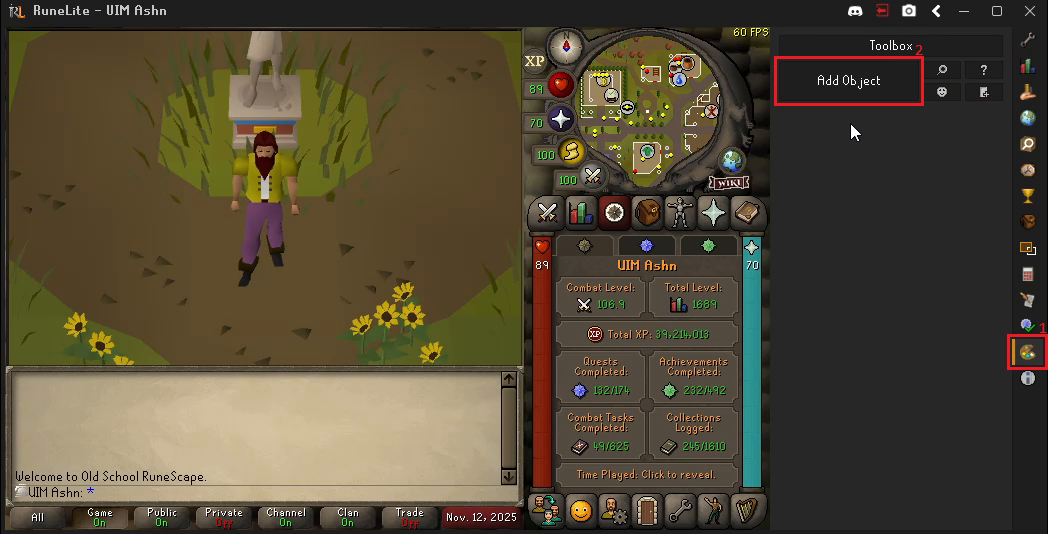This screenshot has height=534, width=1048.
Task: Reveal the Time Played value
Action: (x=646, y=474)
